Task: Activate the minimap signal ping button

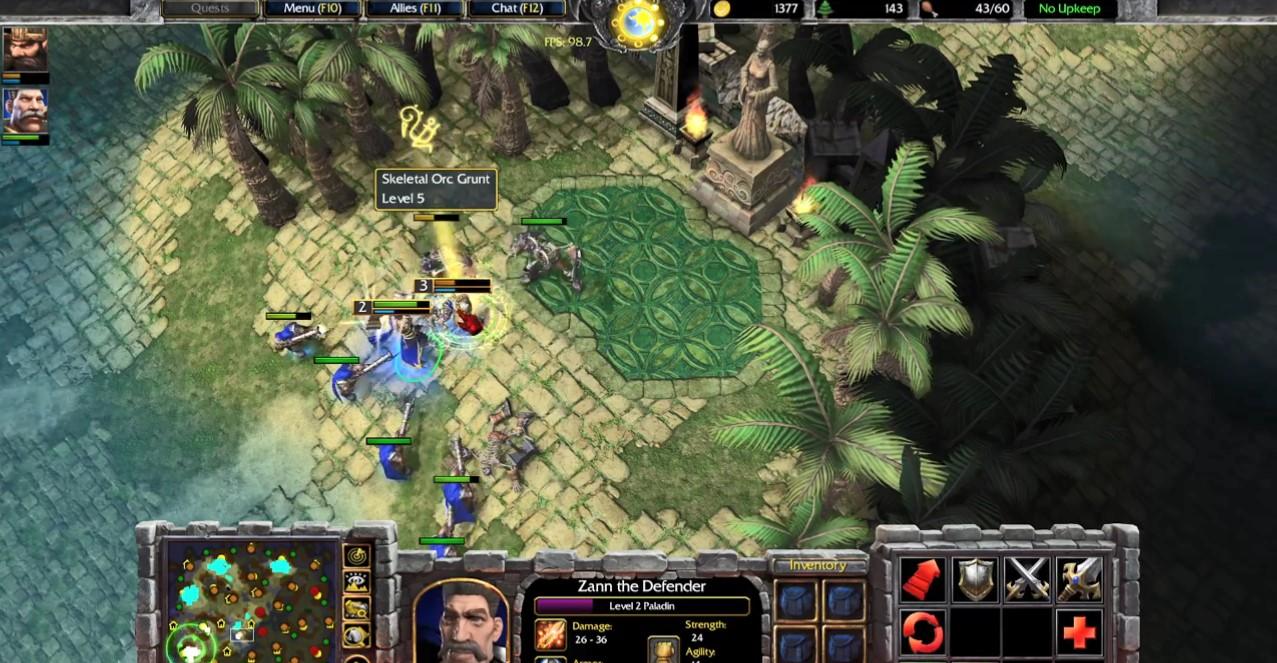Action: (x=357, y=557)
